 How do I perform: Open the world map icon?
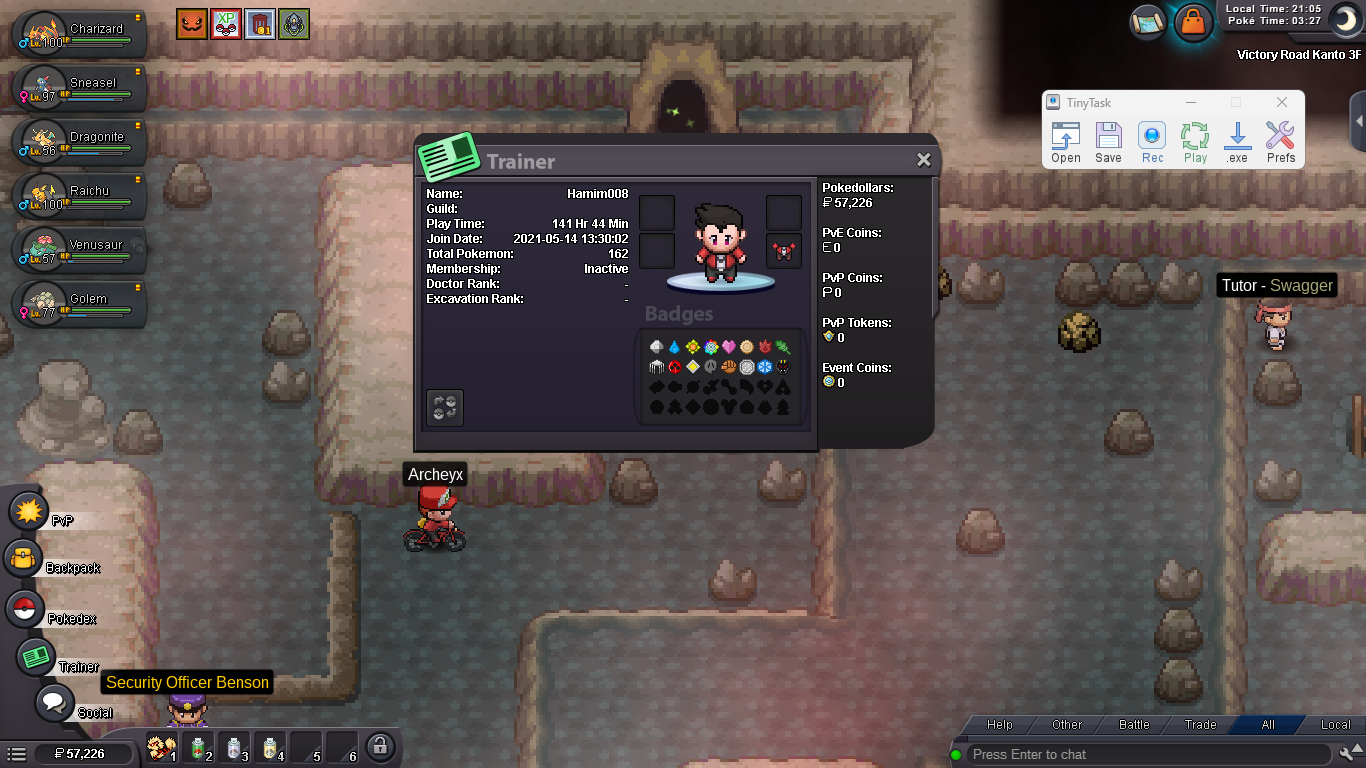click(1148, 22)
